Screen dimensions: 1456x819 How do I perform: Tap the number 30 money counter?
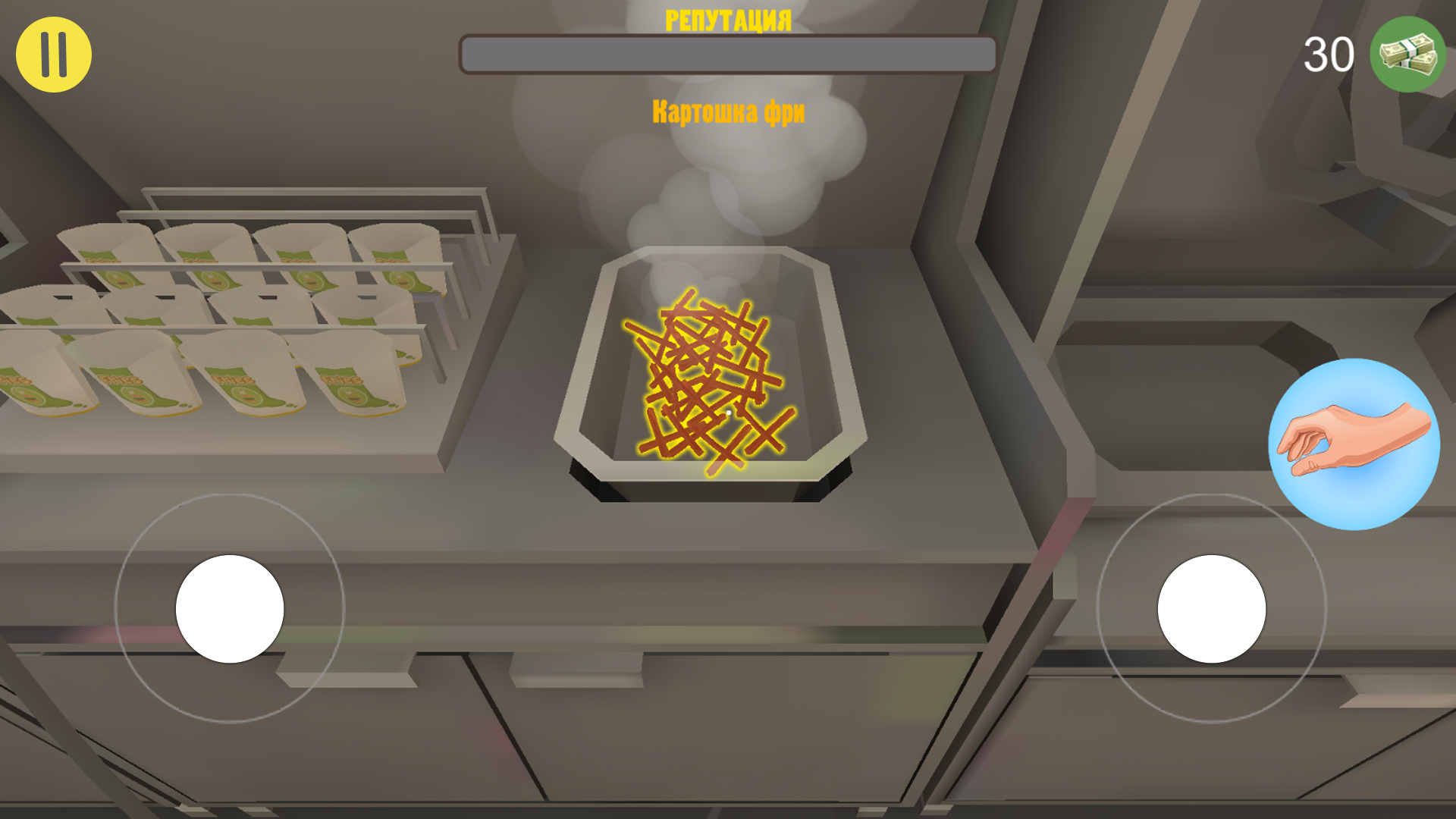[x=1328, y=53]
